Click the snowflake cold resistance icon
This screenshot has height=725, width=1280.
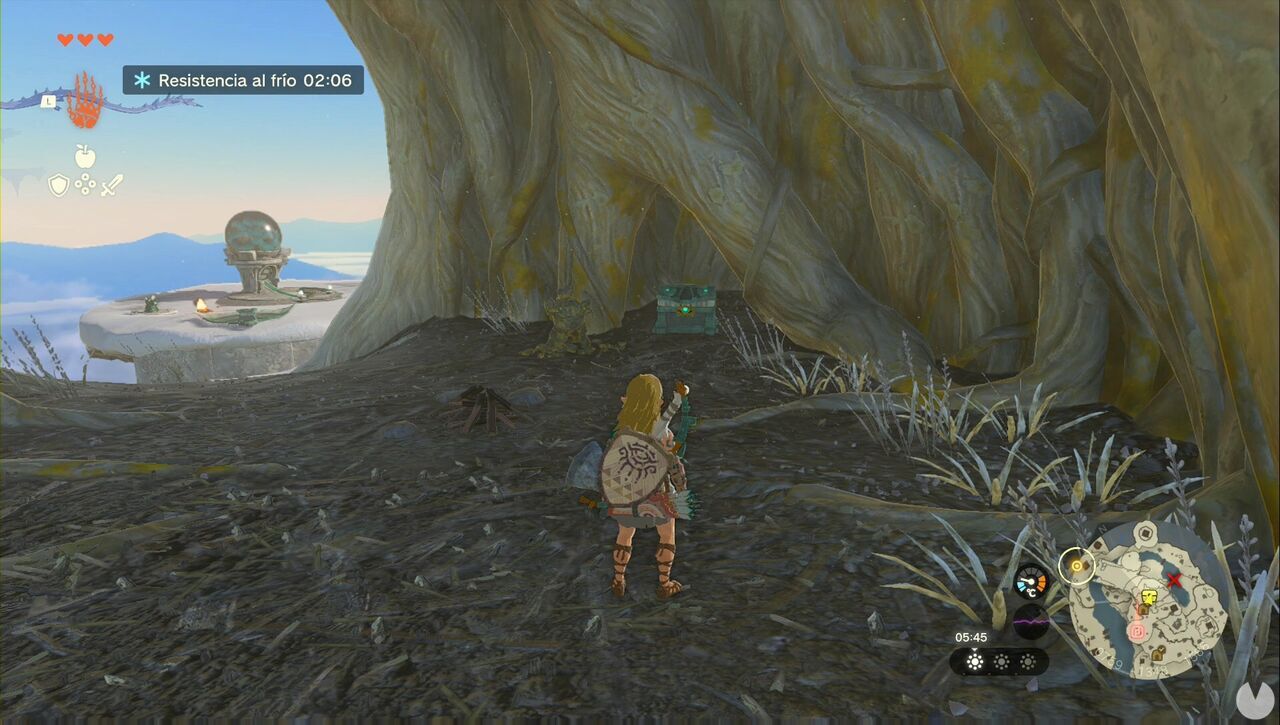pyautogui.click(x=142, y=80)
